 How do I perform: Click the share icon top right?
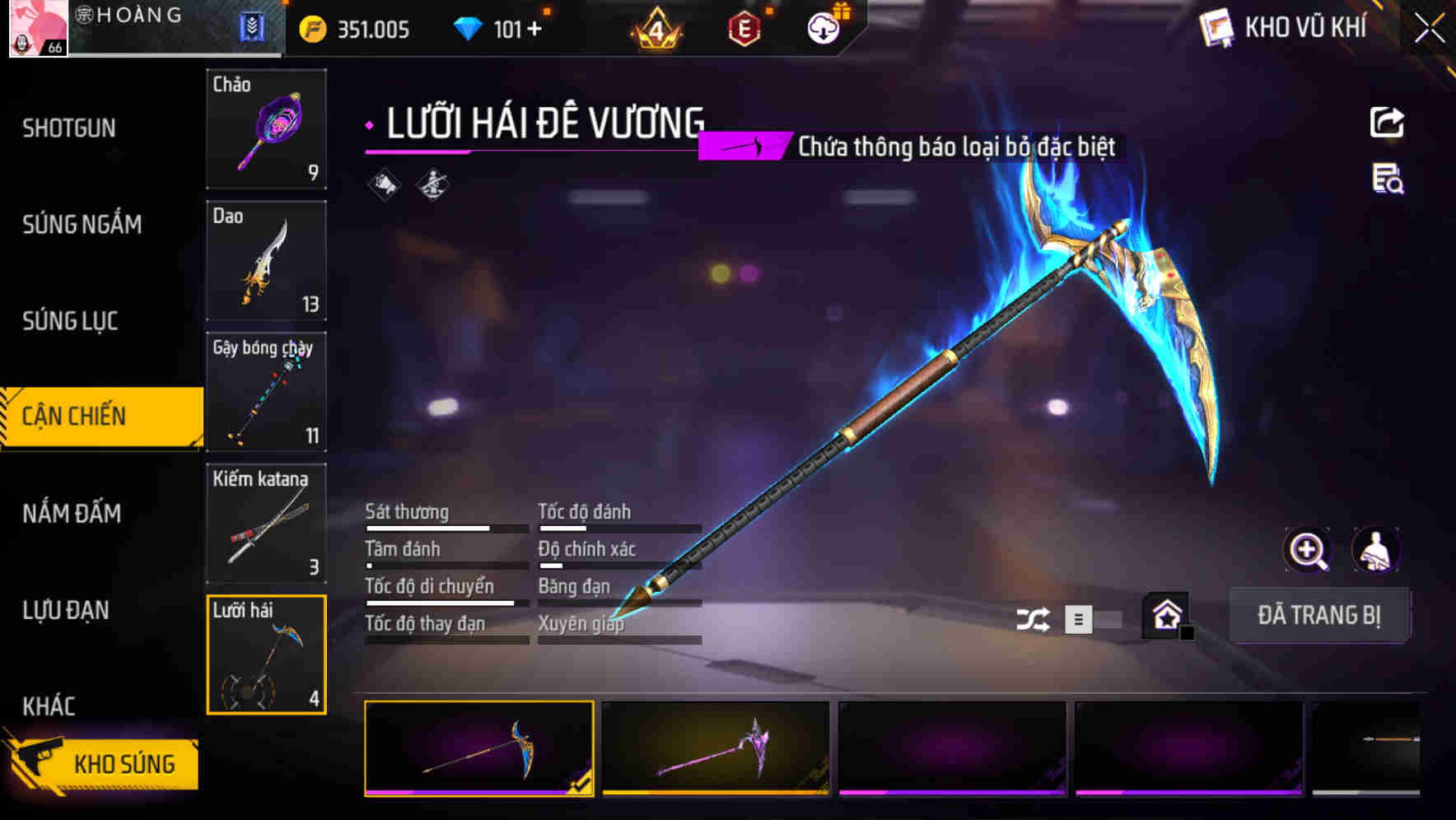coord(1386,122)
